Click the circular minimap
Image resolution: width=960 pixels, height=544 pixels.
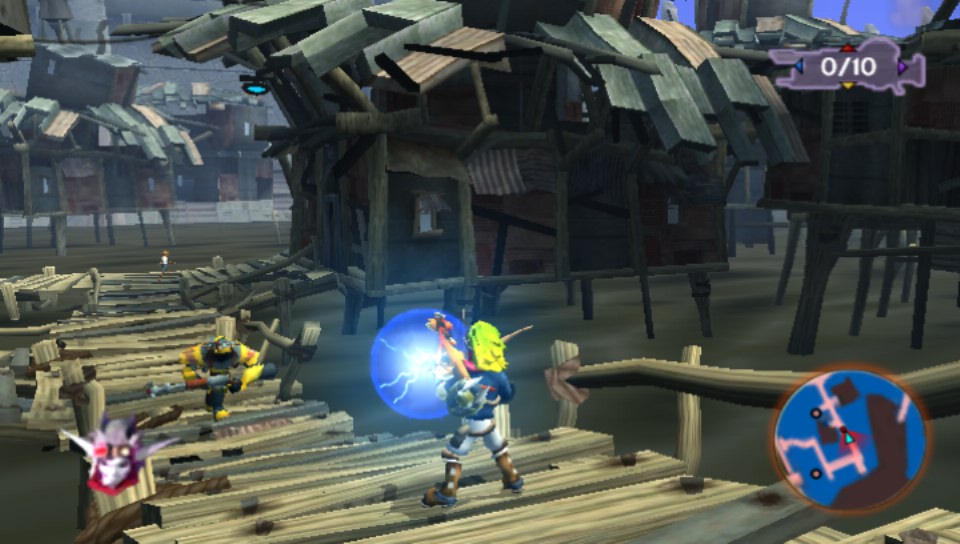click(849, 438)
